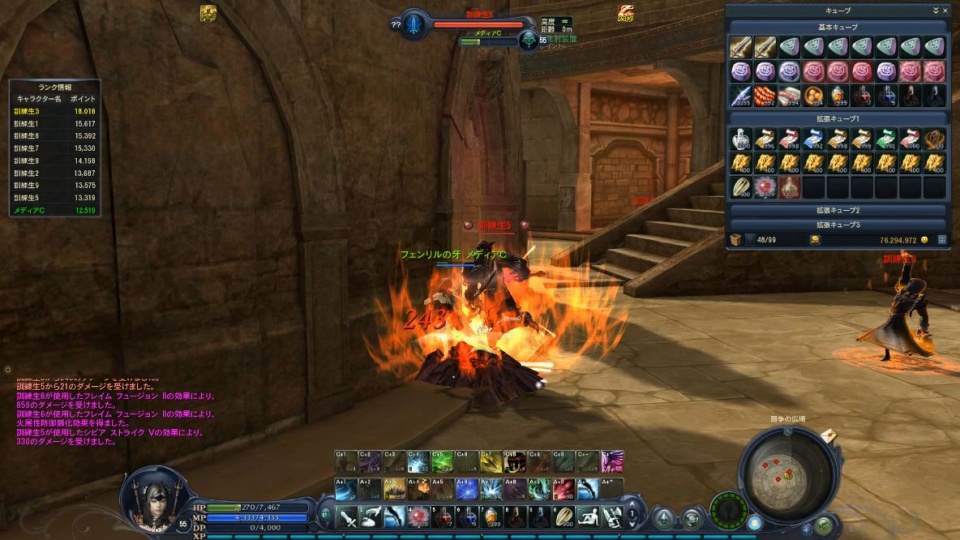Image resolution: width=960 pixels, height=540 pixels.
Task: Select the seed item in the expansion cube
Action: pos(740,187)
